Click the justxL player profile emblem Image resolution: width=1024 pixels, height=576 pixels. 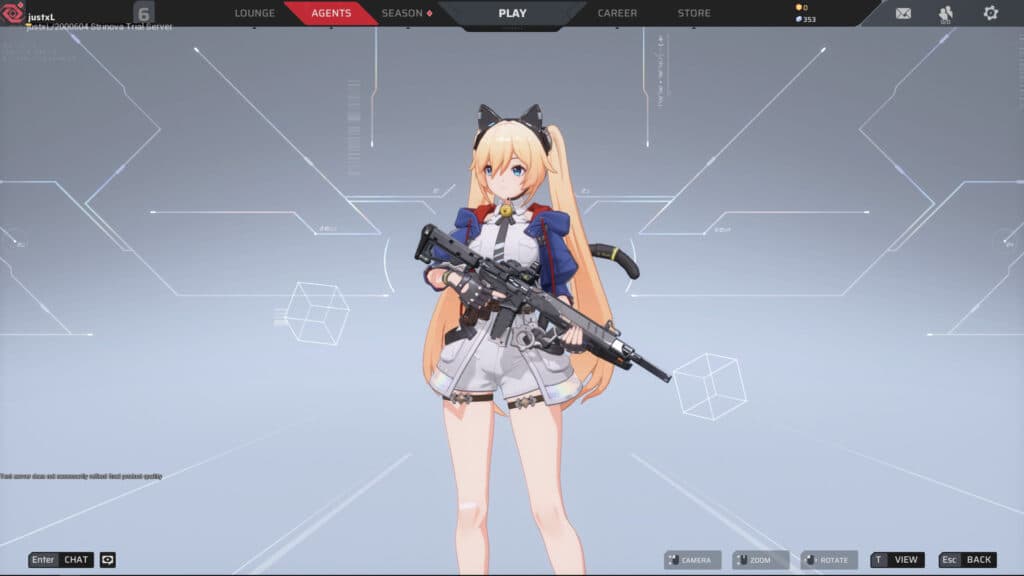click(14, 14)
